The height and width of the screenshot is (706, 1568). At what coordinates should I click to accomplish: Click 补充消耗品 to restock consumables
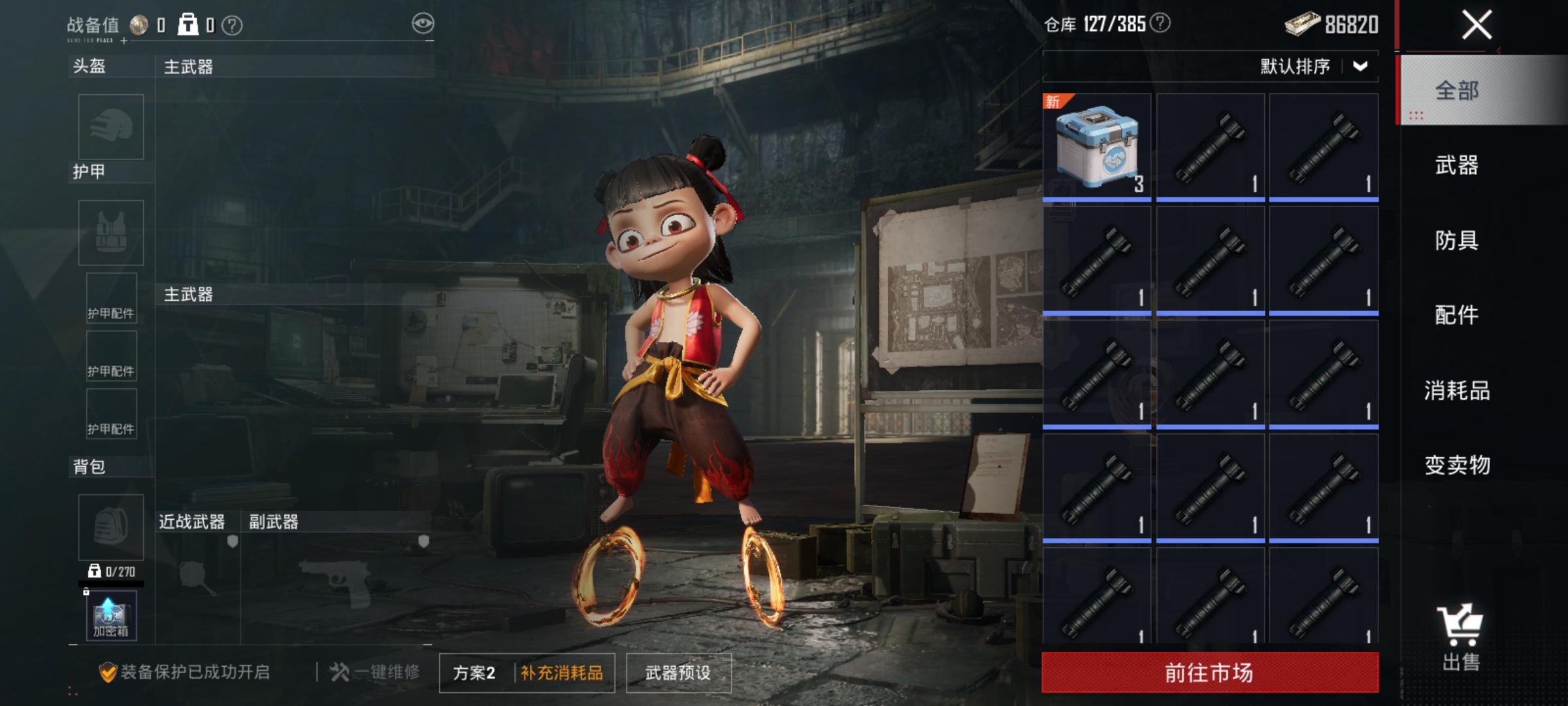pos(562,673)
